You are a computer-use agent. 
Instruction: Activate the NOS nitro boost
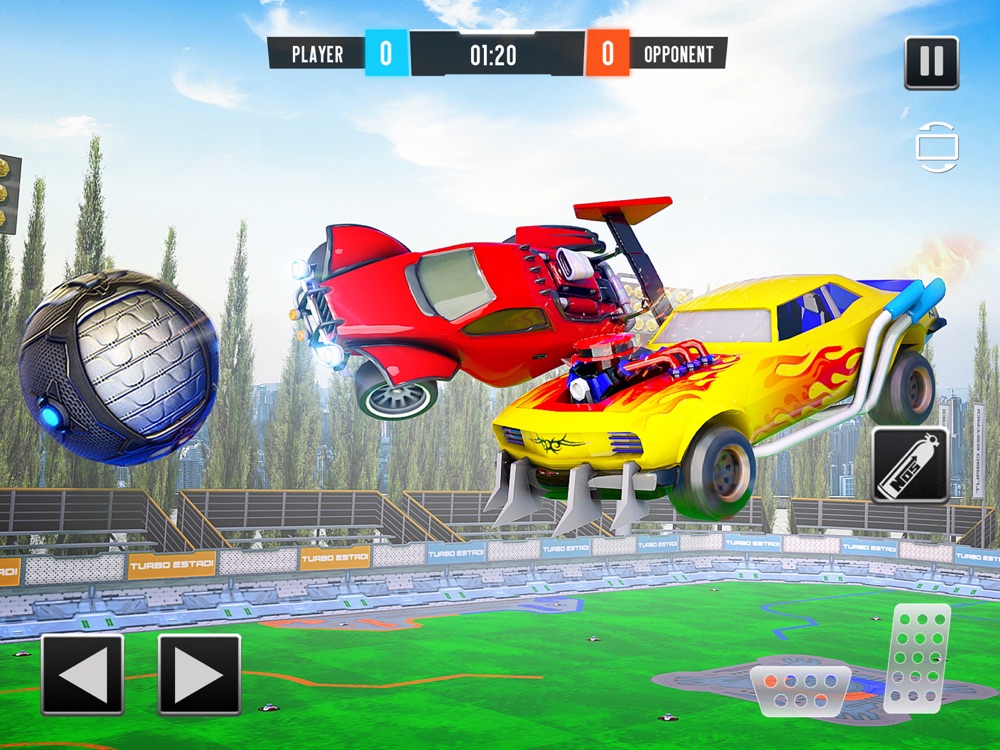(x=910, y=465)
